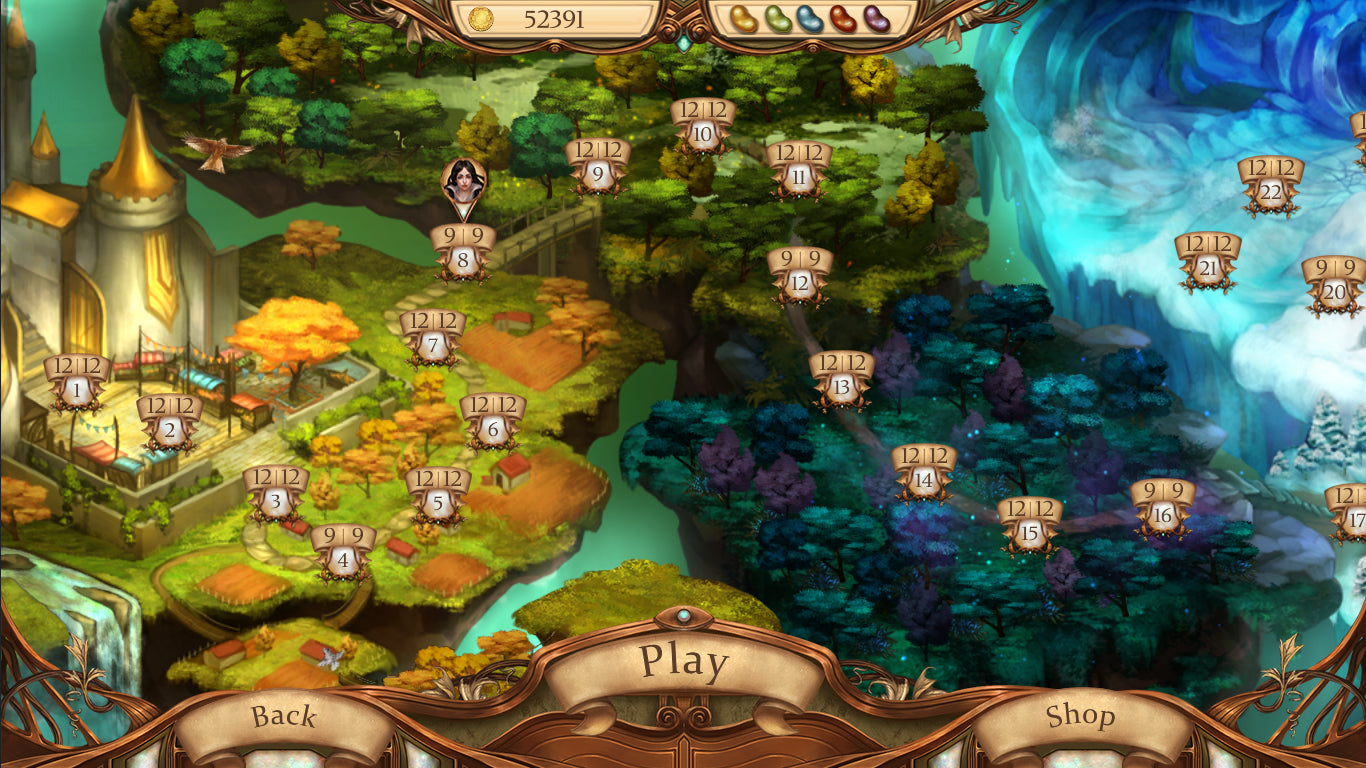The height and width of the screenshot is (768, 1366).
Task: Choose level 2 map marker
Action: [x=169, y=431]
